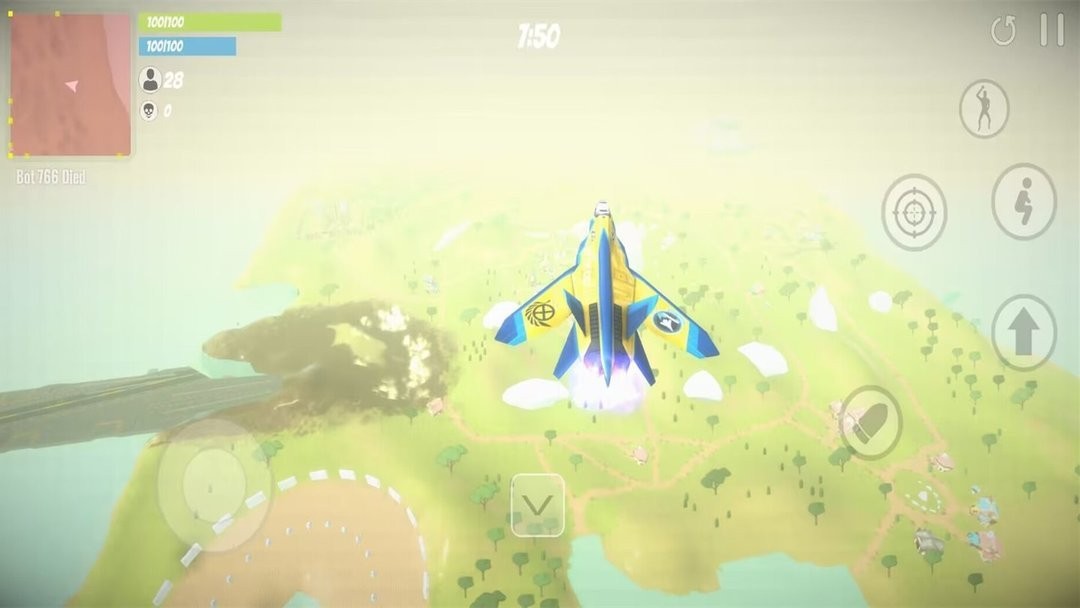
Task: Activate the dancing emote button
Action: tap(984, 108)
